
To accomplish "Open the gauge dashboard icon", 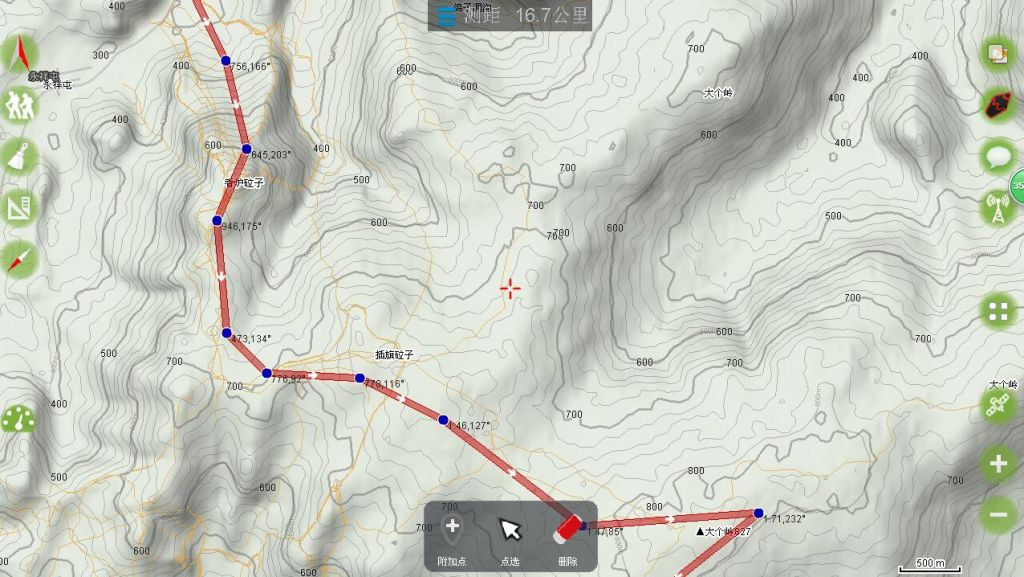I will point(18,419).
